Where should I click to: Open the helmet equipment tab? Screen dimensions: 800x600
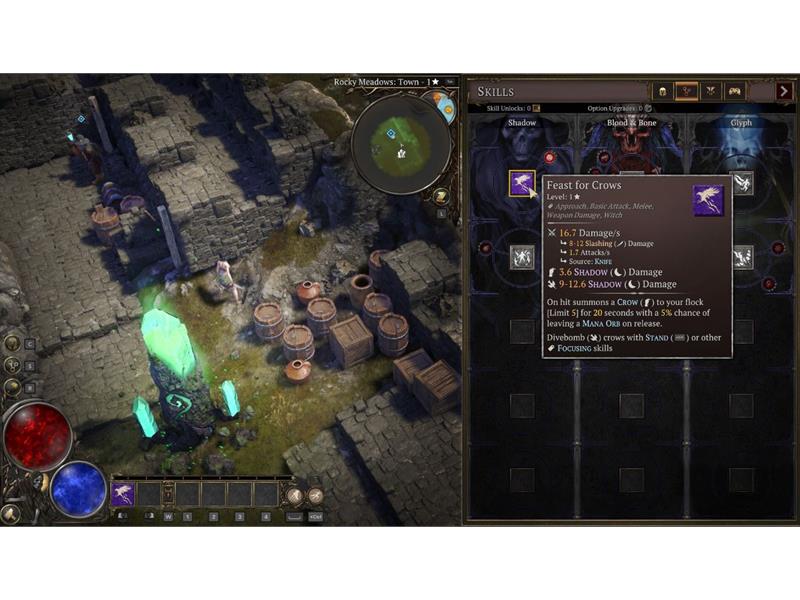(x=663, y=92)
